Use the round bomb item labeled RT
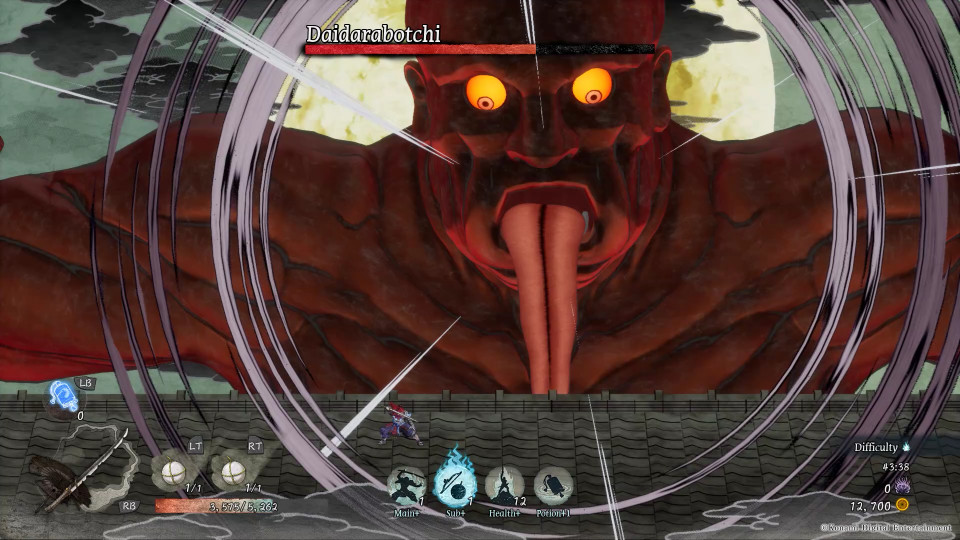This screenshot has width=960, height=540. pos(232,470)
